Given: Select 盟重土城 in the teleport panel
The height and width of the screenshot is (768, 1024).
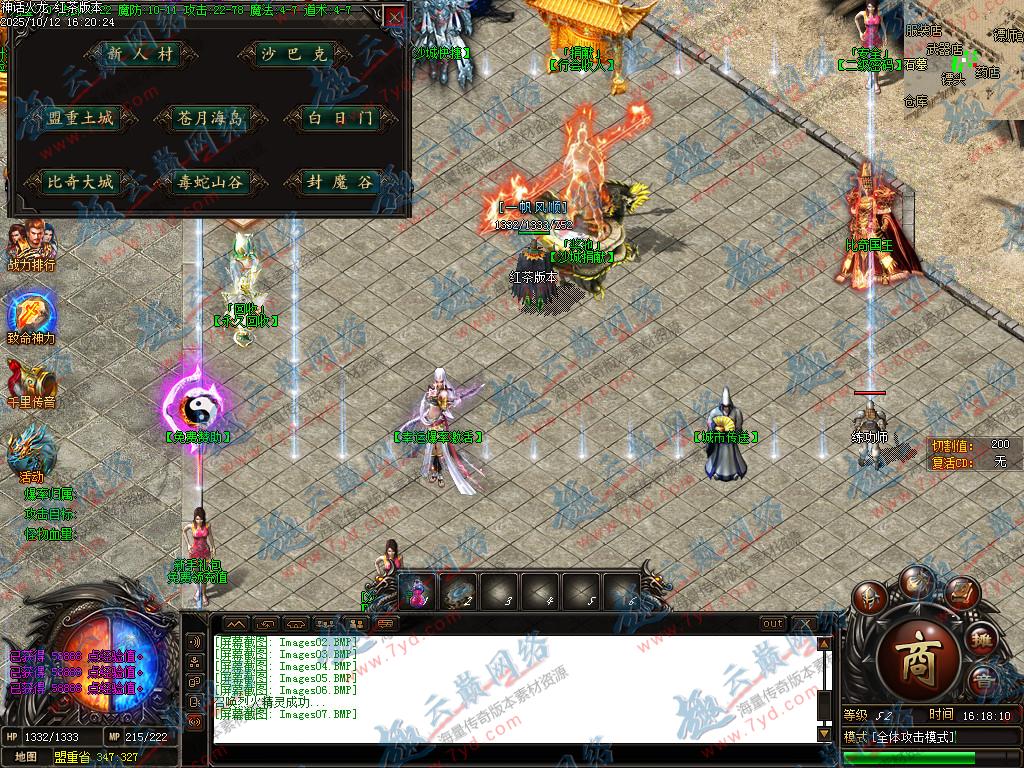Looking at the screenshot, I should [81, 118].
